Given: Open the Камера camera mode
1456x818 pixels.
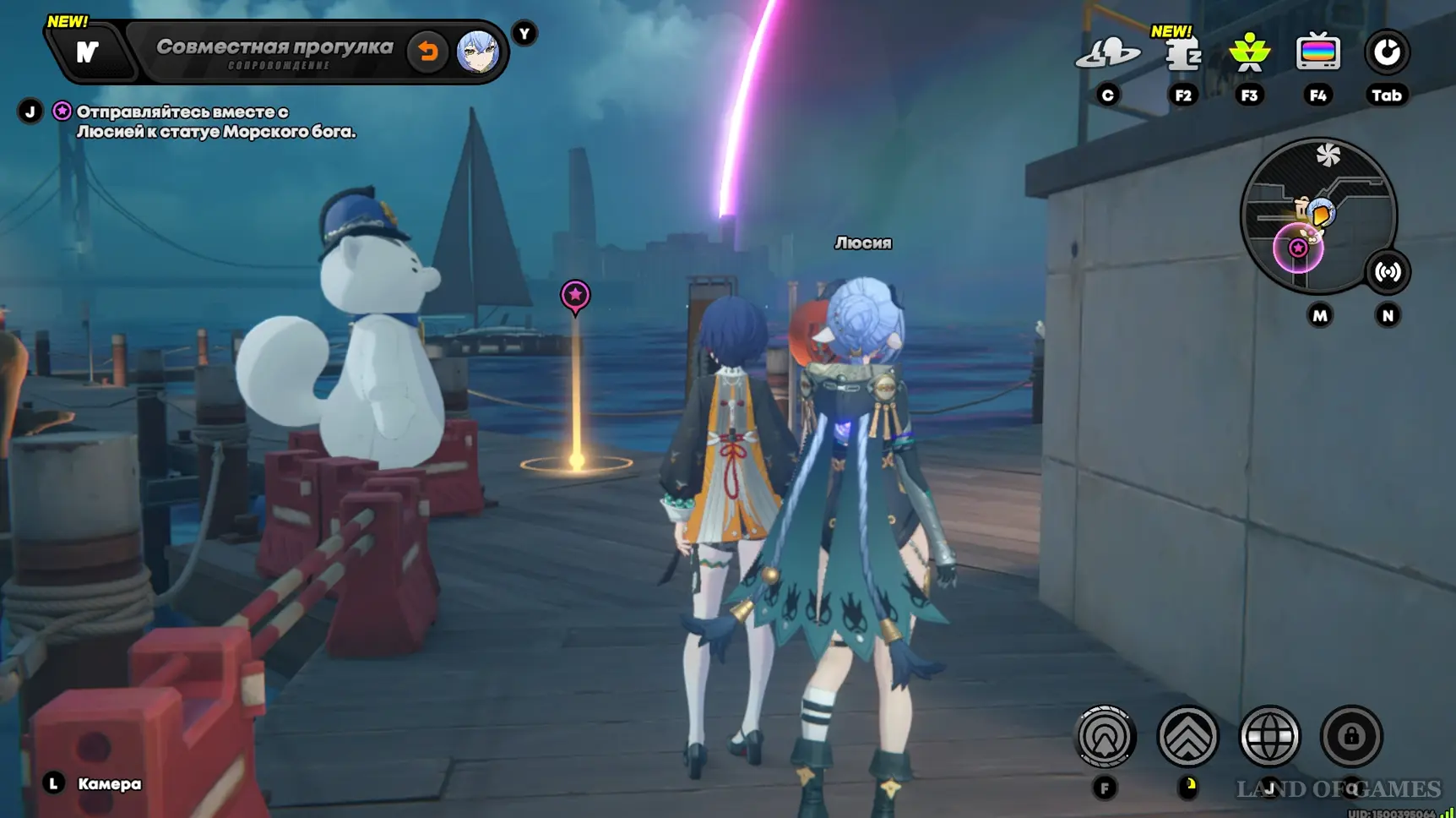Looking at the screenshot, I should click(109, 784).
